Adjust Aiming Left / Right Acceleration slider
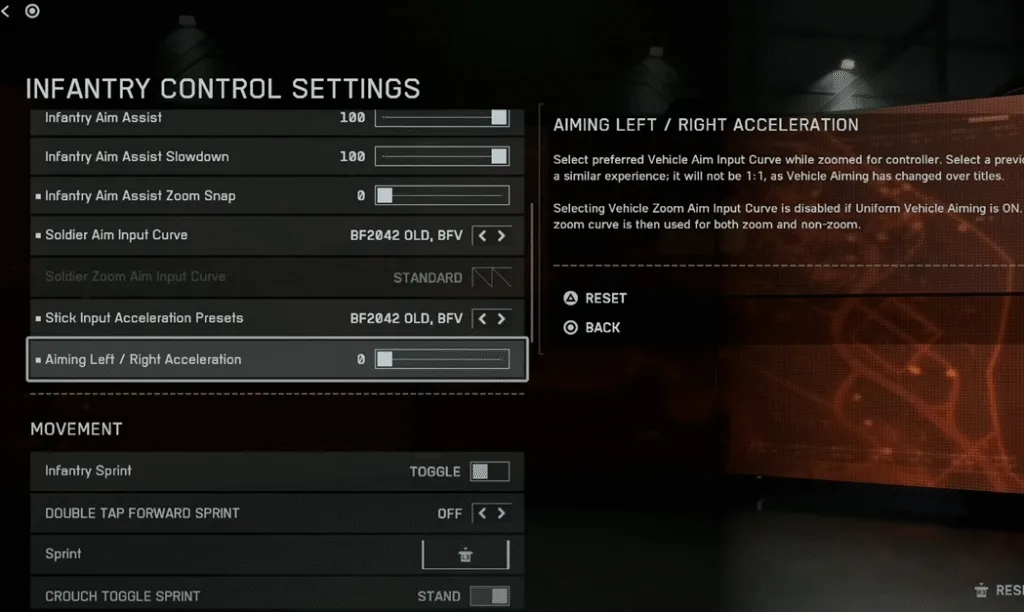 pyautogui.click(x=442, y=360)
